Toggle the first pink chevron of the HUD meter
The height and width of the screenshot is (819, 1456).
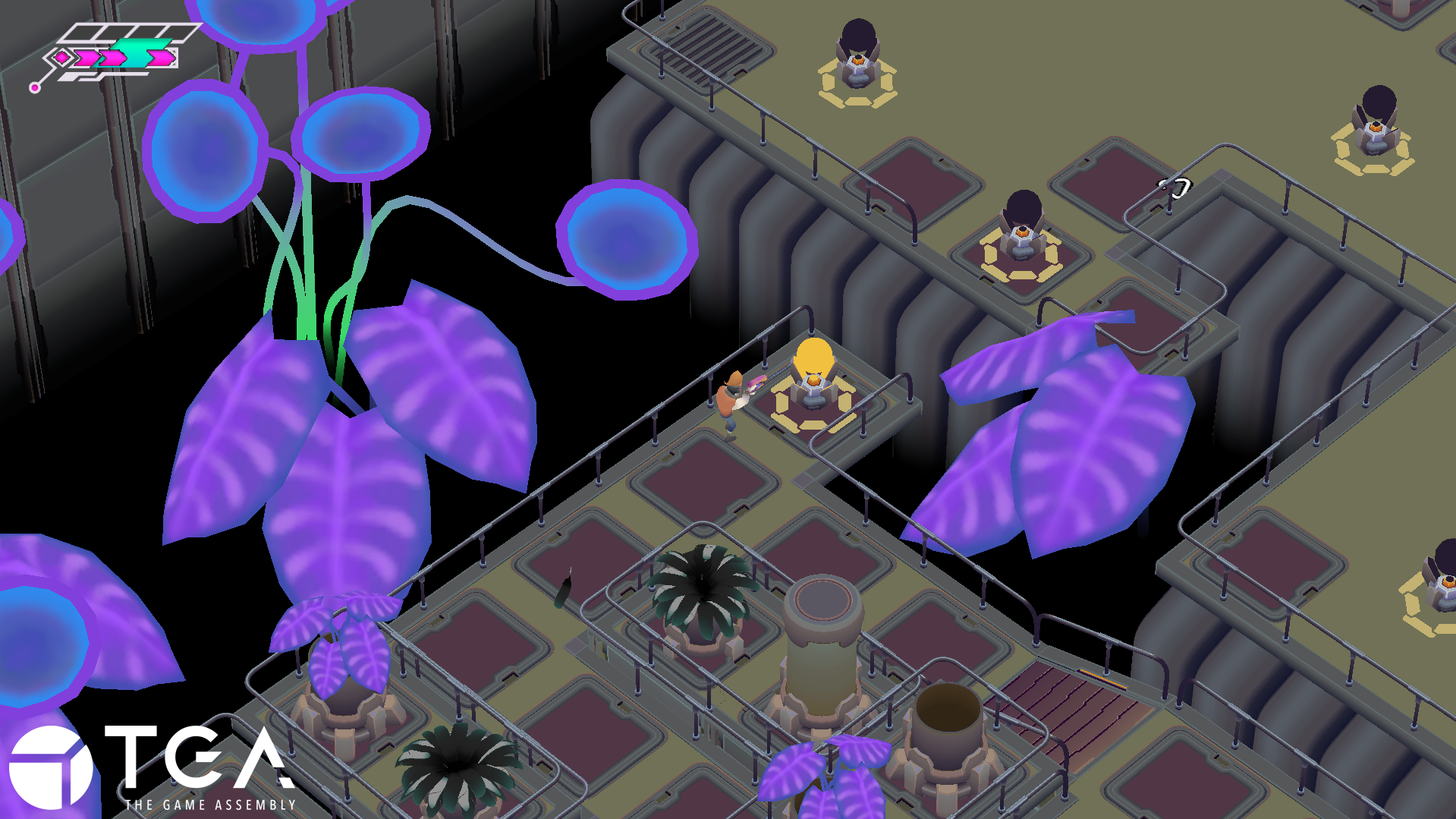tap(85, 58)
